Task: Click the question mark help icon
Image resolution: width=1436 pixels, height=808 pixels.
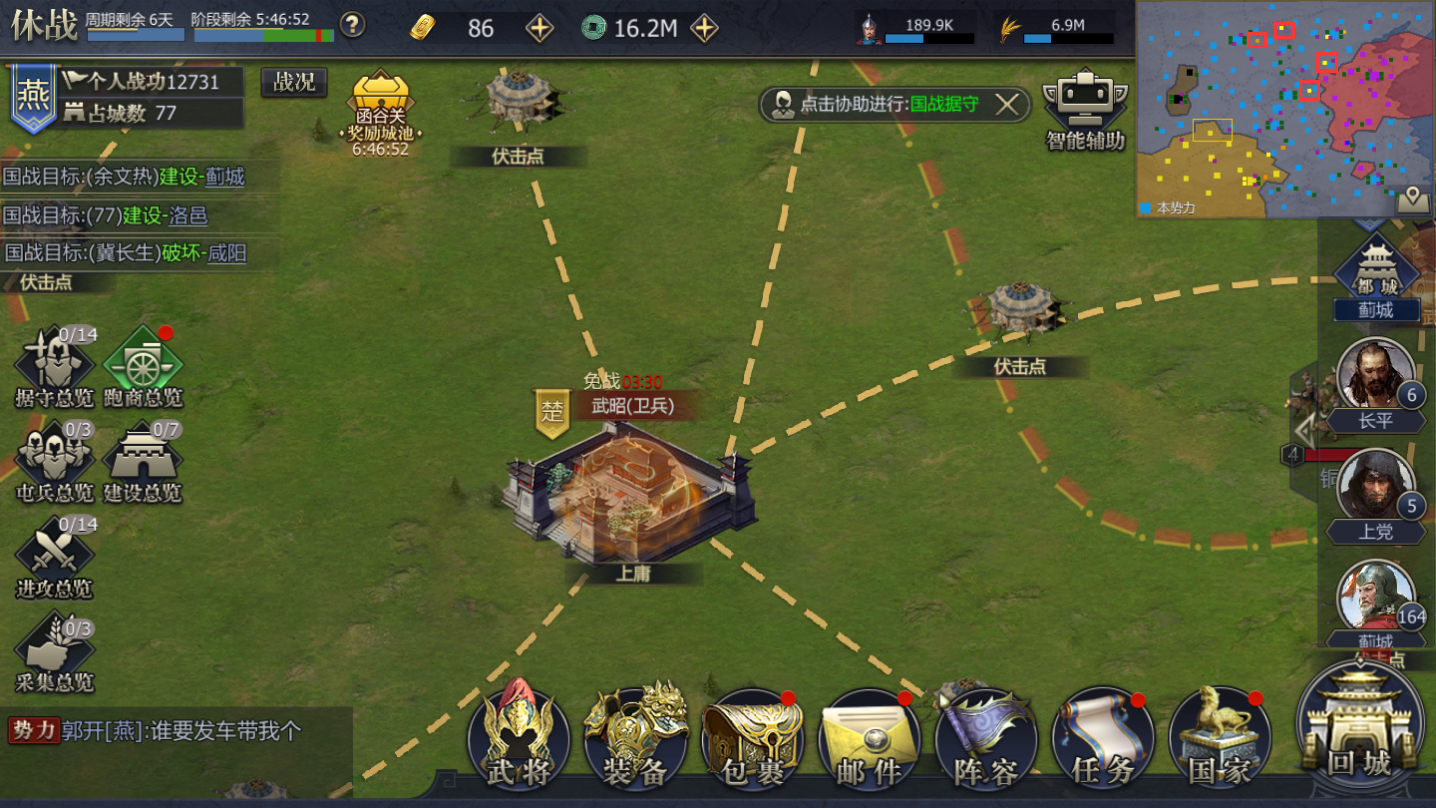Action: click(352, 25)
